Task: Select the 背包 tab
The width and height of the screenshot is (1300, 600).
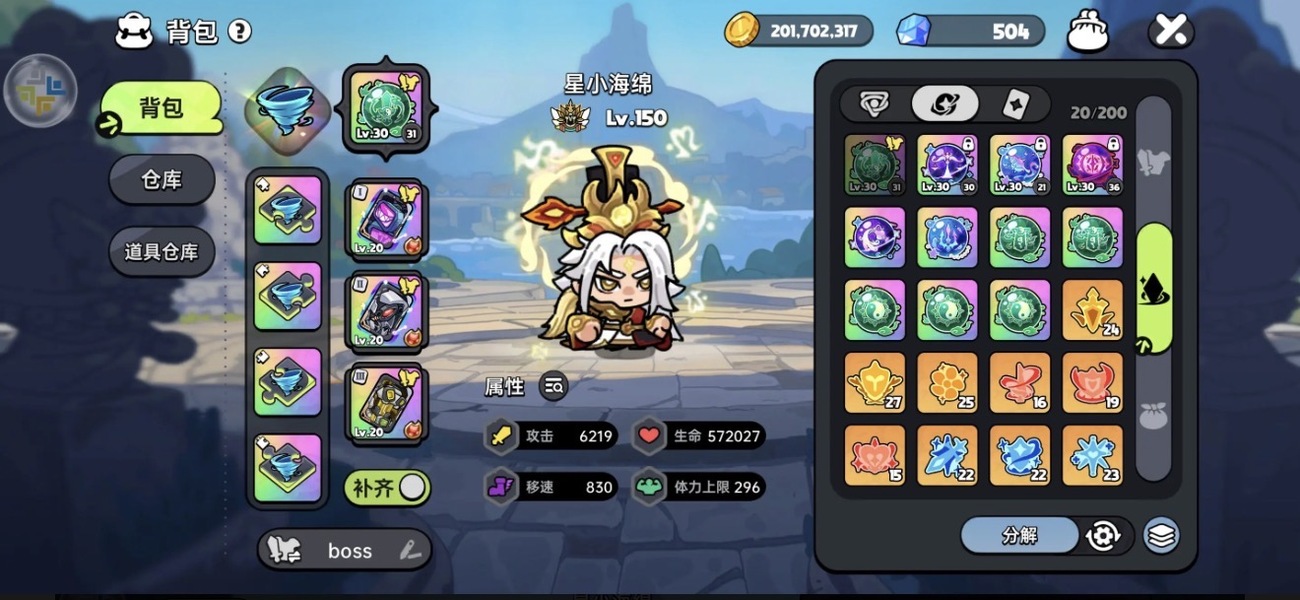Action: tap(160, 108)
